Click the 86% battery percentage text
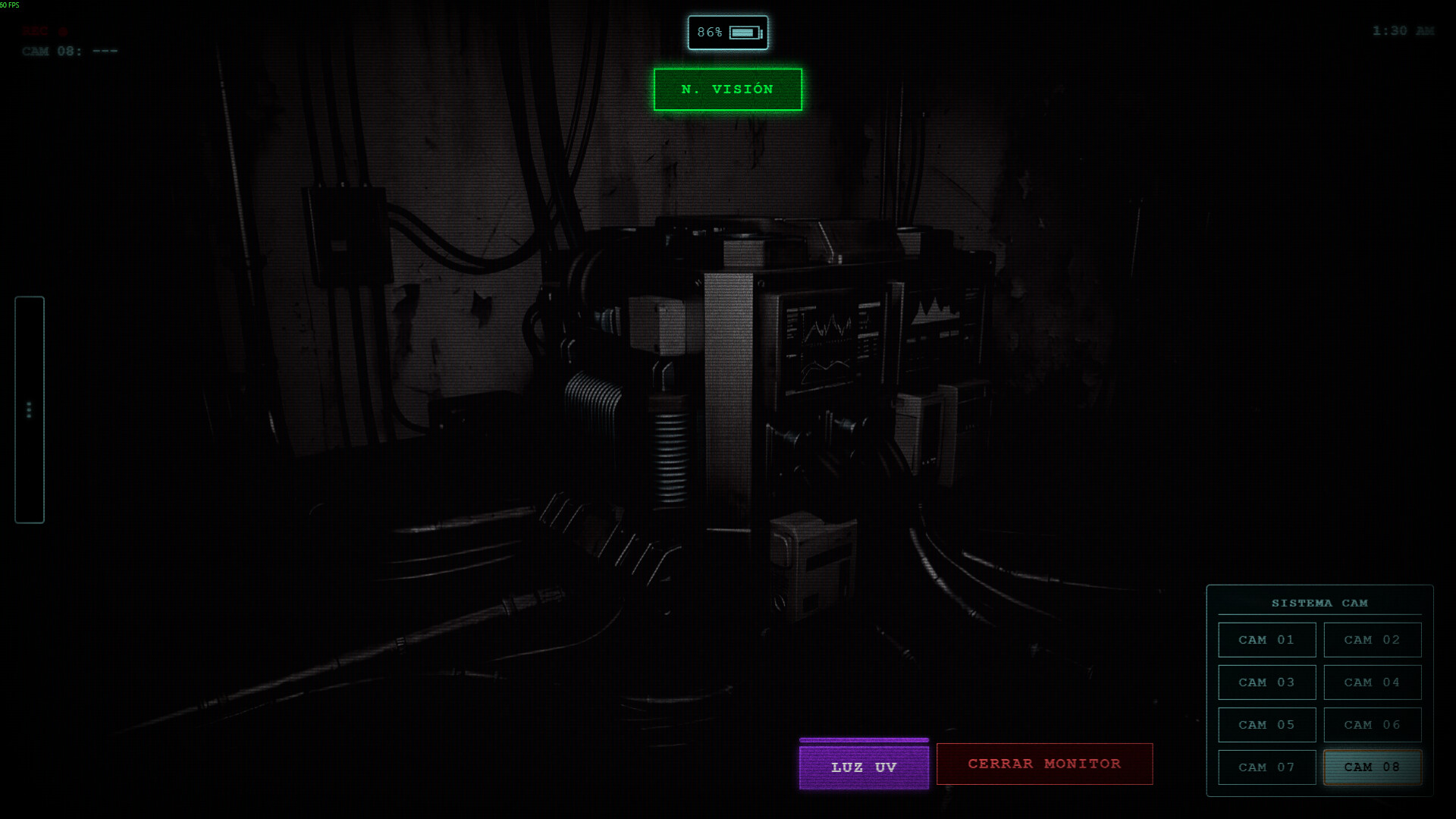 (x=711, y=32)
